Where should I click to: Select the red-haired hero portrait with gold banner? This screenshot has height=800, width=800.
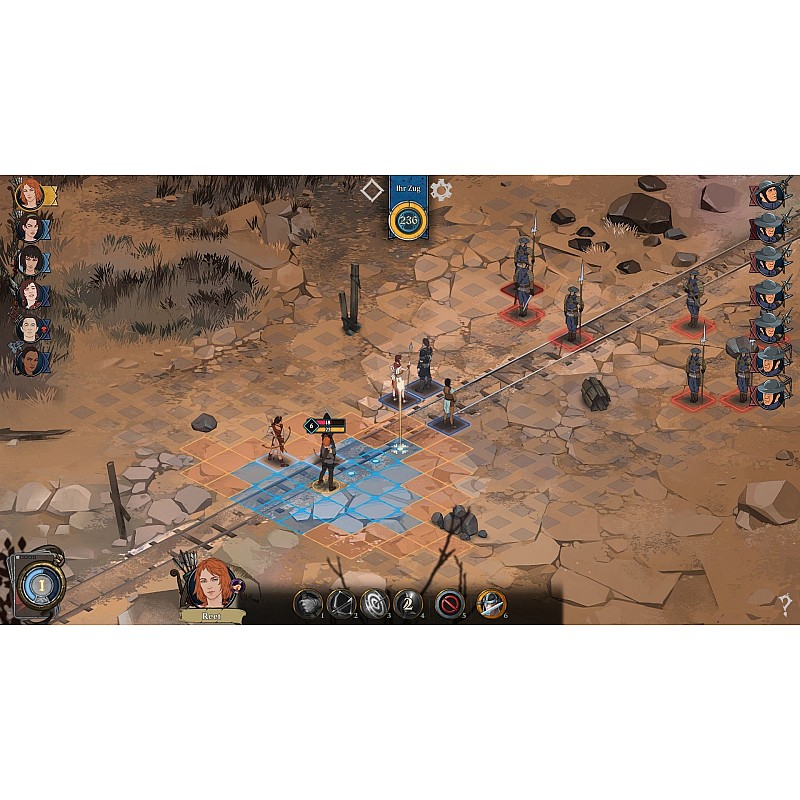click(x=30, y=194)
